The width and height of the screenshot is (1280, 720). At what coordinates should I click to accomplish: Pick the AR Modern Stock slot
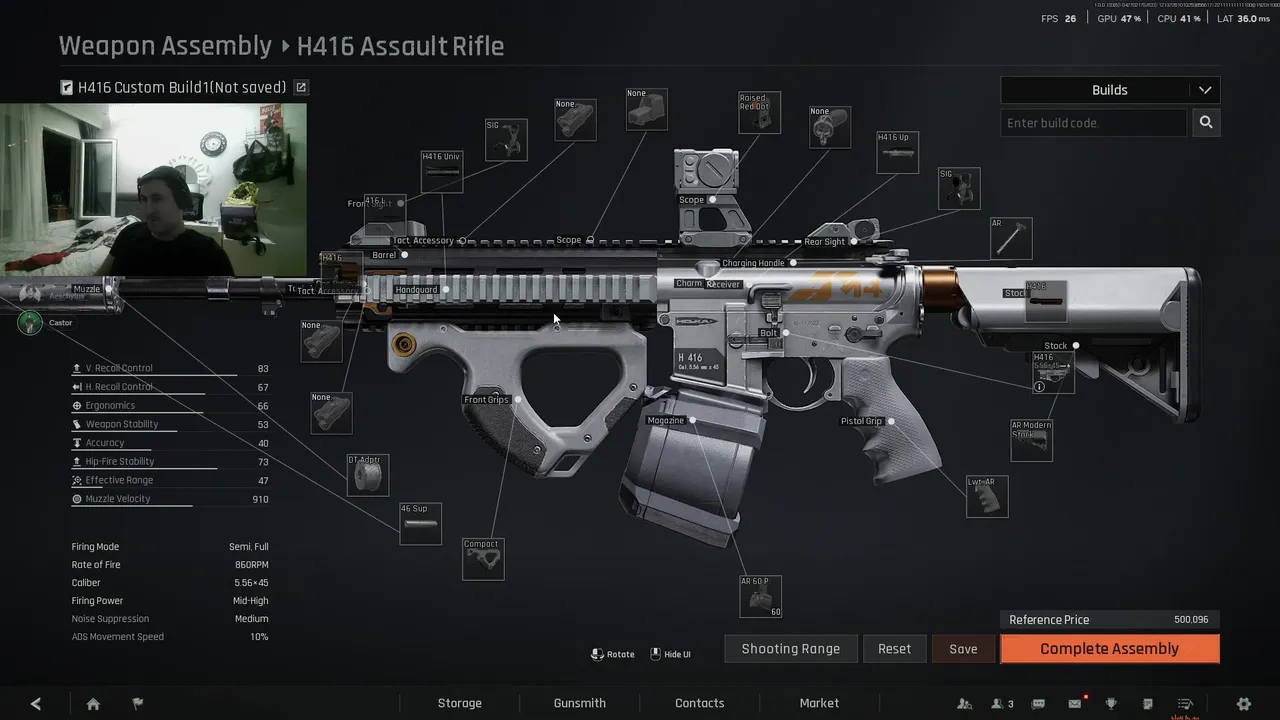coord(1031,441)
